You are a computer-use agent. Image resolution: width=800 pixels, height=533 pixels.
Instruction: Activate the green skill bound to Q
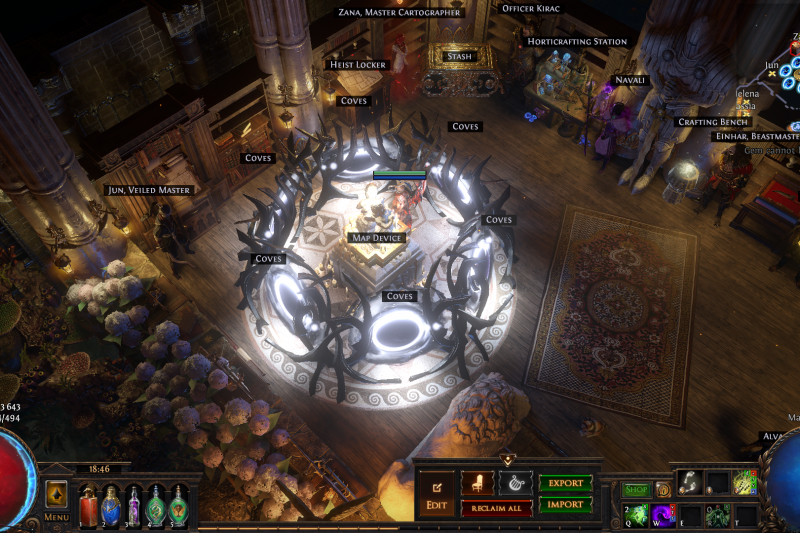coord(636,514)
